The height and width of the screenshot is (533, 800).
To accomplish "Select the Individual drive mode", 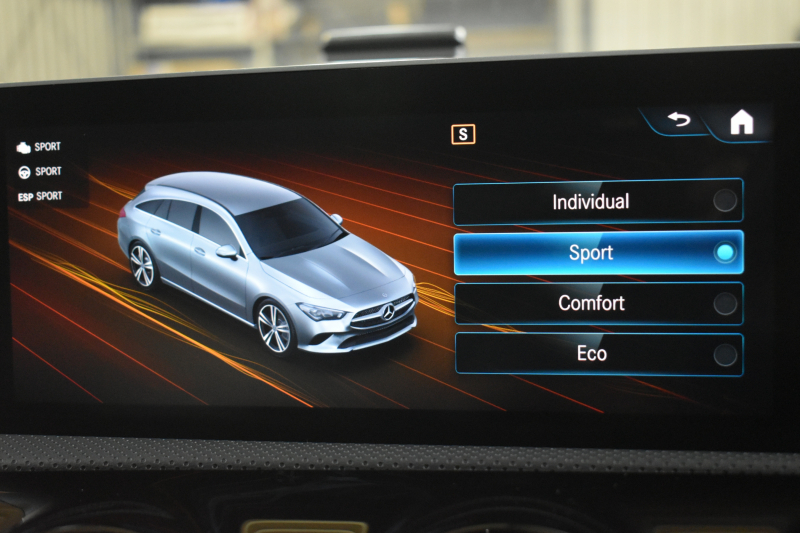I will pos(597,202).
